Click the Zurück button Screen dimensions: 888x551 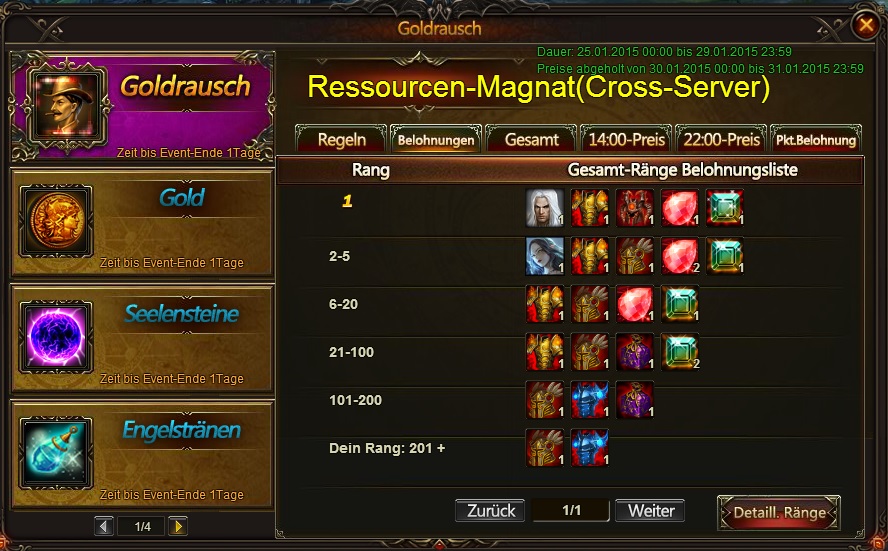491,511
